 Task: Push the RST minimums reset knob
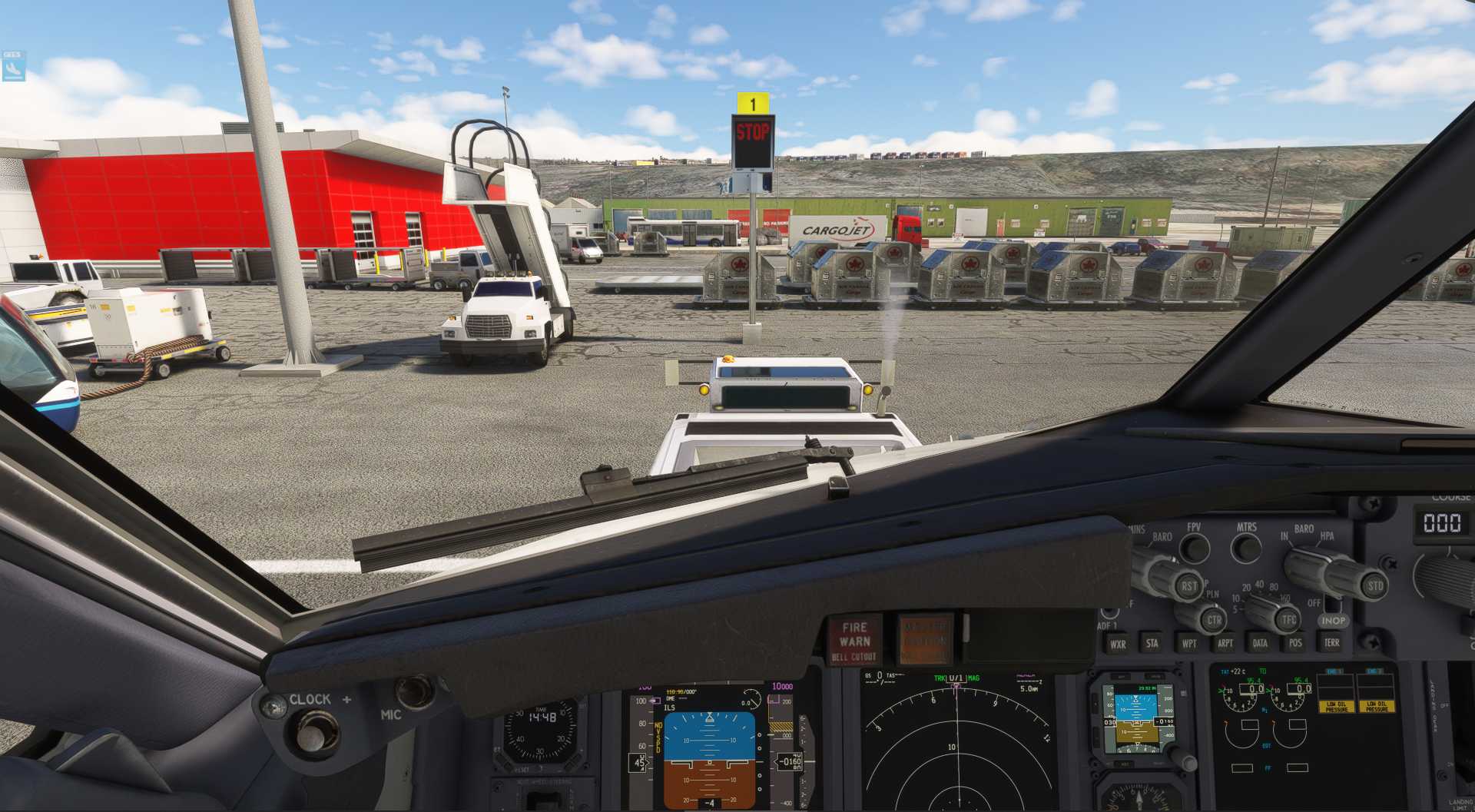1188,586
